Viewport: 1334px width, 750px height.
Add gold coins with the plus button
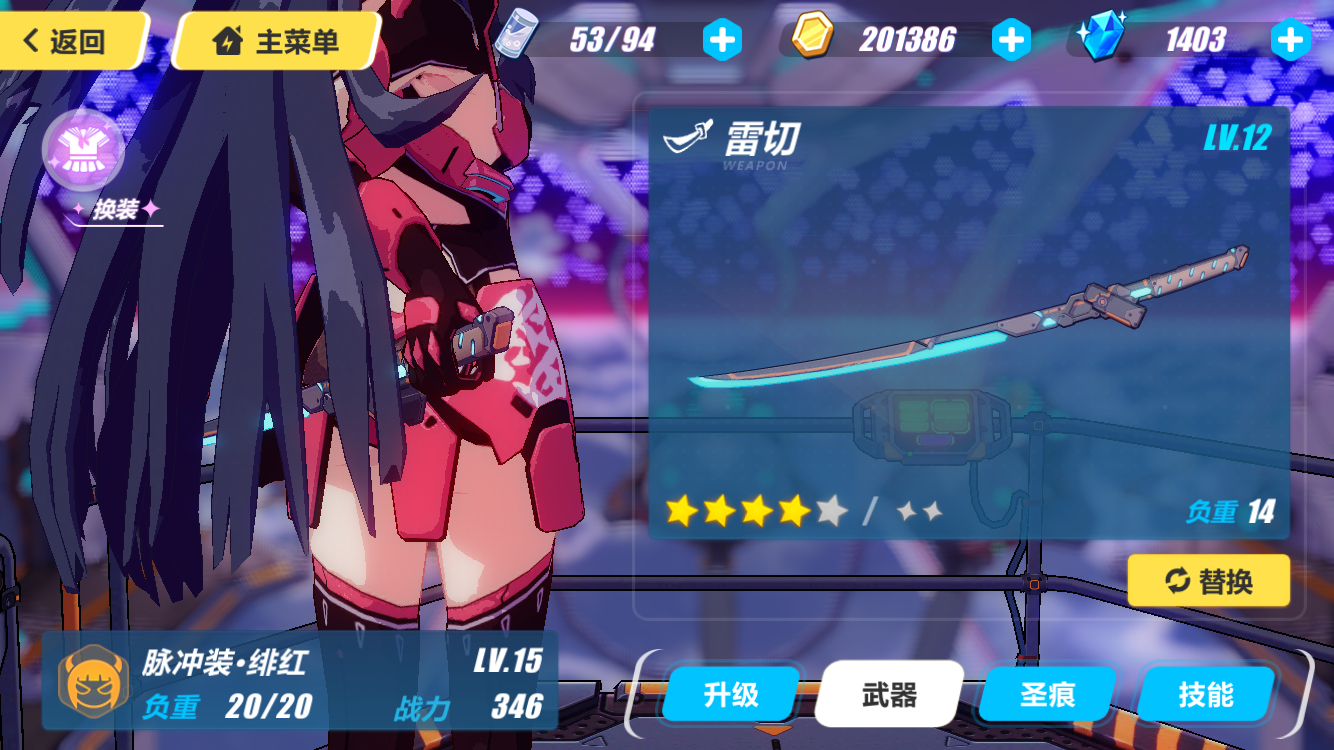pyautogui.click(x=1010, y=40)
